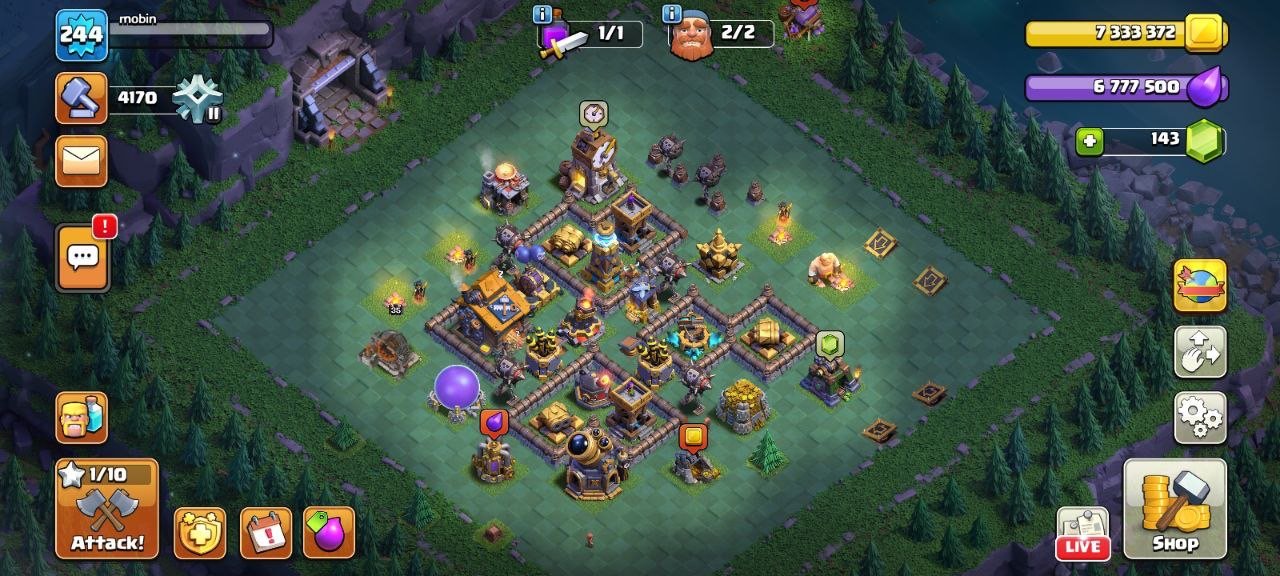This screenshot has height=576, width=1280.
Task: Show Master Builder info at 2/2
Action: click(671, 14)
